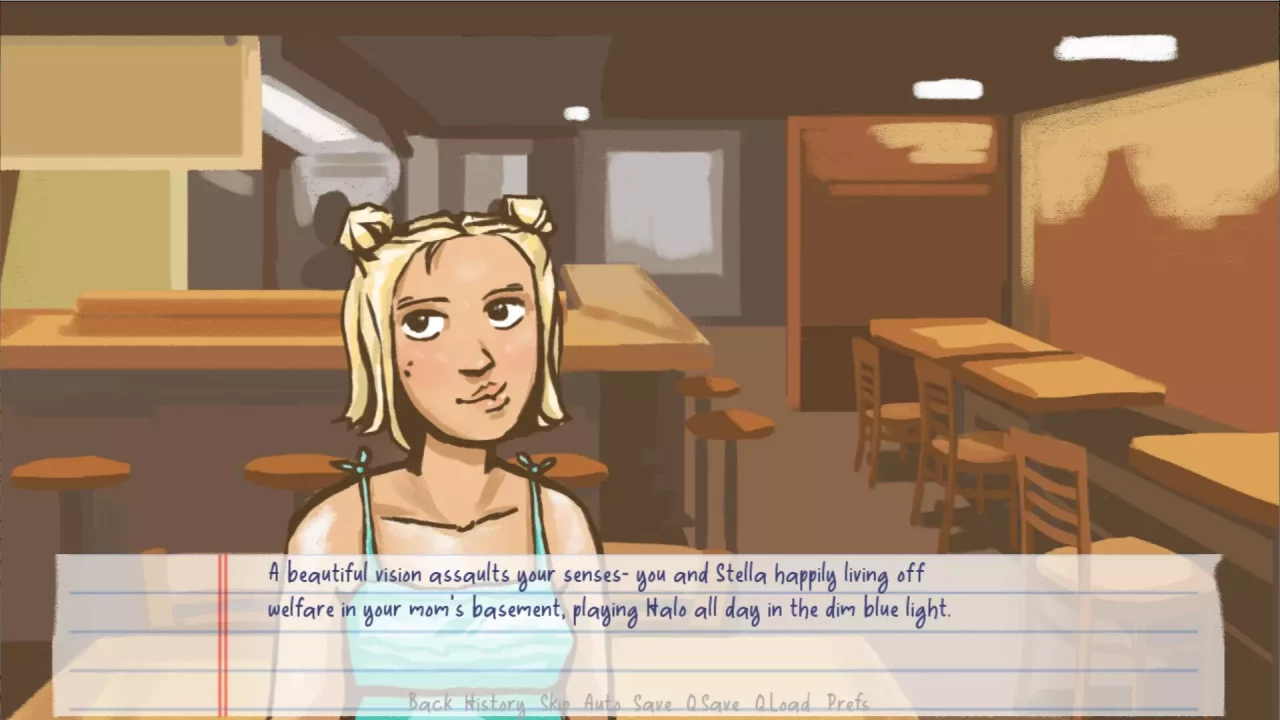Click Q.Save to quick save
This screenshot has height=720, width=1280.
pyautogui.click(x=714, y=703)
